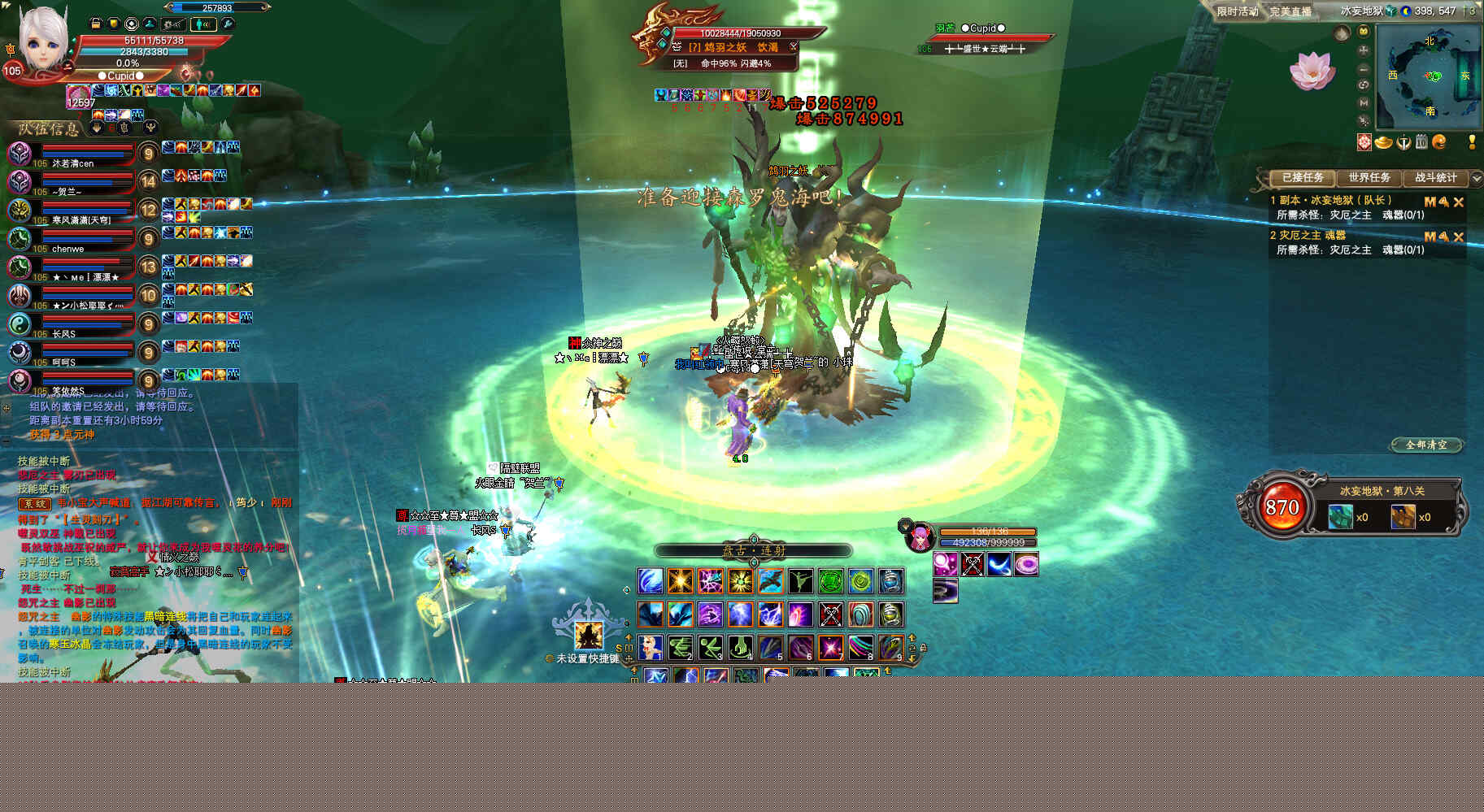The height and width of the screenshot is (812, 1484).
Task: Open the 完美直播 live stream menu
Action: (x=1290, y=11)
